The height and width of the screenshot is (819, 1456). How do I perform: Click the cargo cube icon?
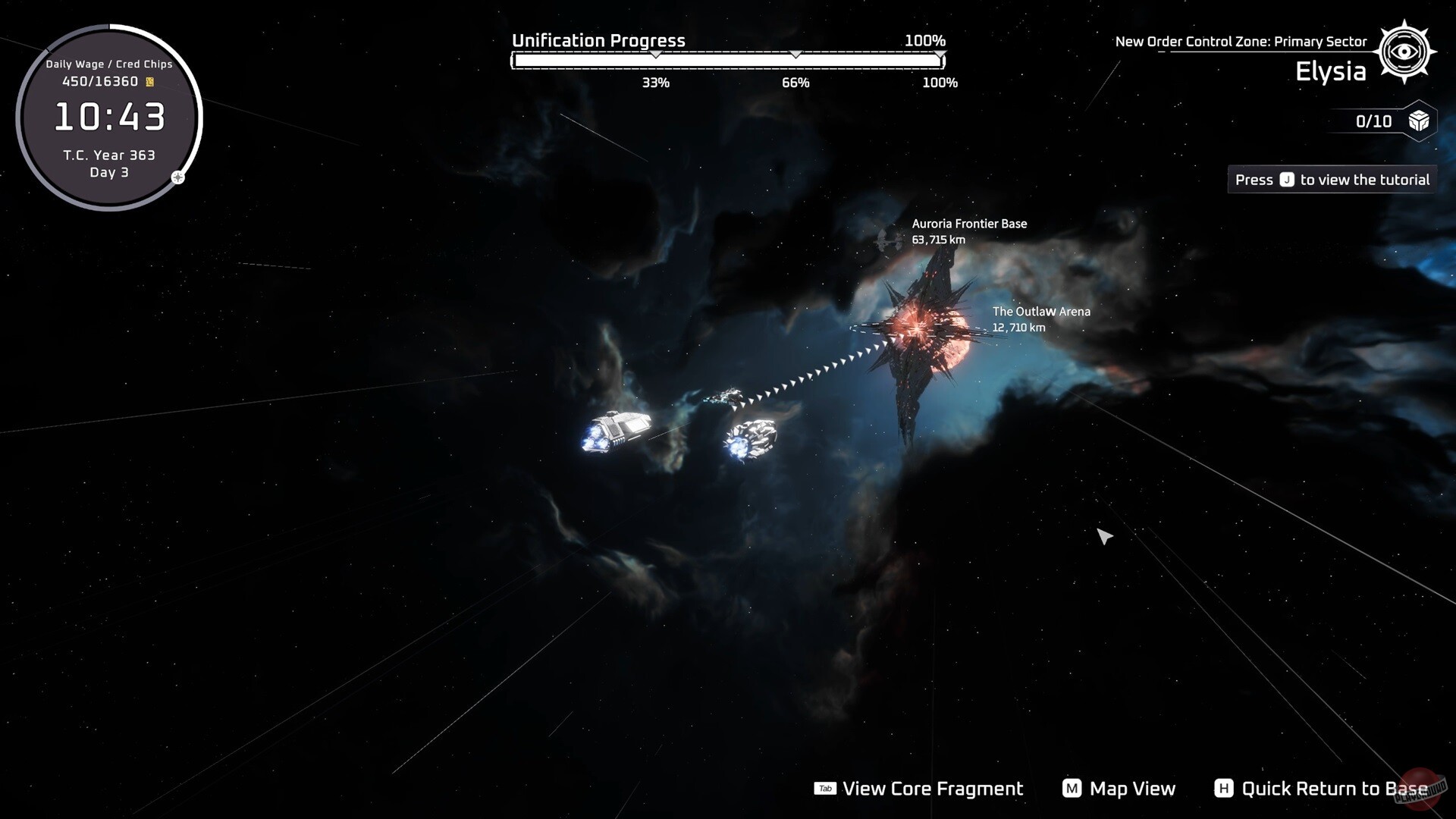[1419, 121]
